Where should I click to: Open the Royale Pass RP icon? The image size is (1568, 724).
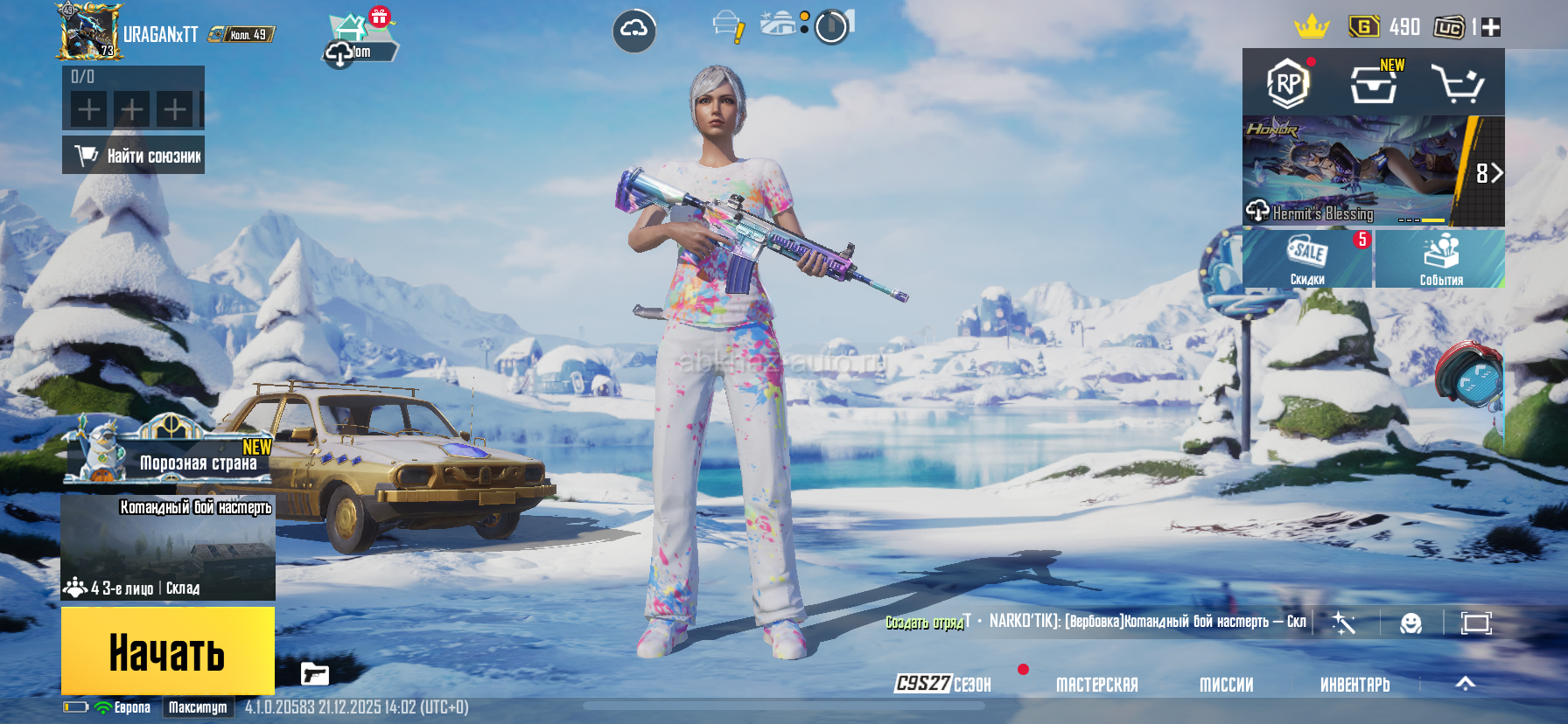pyautogui.click(x=1287, y=84)
